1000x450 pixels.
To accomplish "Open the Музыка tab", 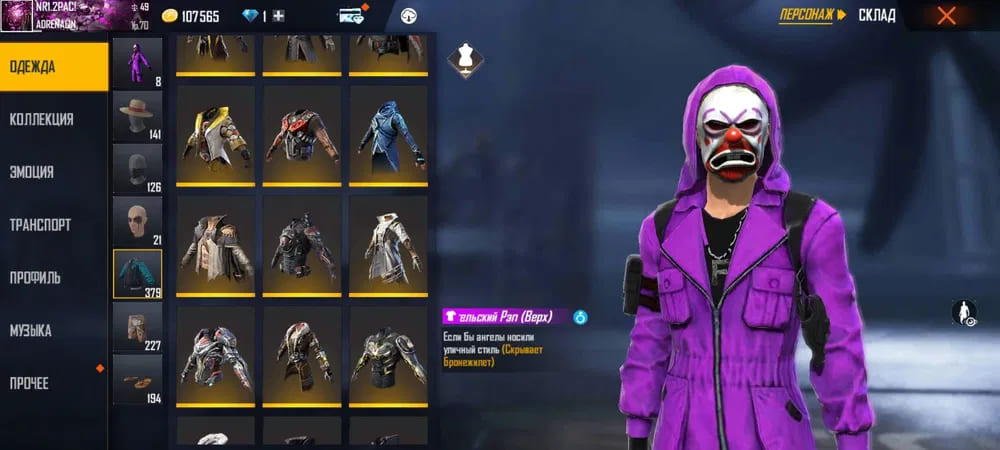I will [x=54, y=331].
